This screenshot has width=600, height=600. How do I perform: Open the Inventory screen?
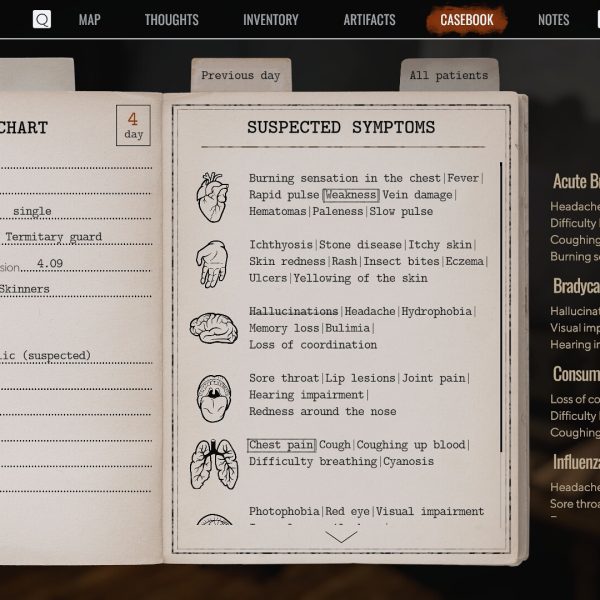click(270, 20)
